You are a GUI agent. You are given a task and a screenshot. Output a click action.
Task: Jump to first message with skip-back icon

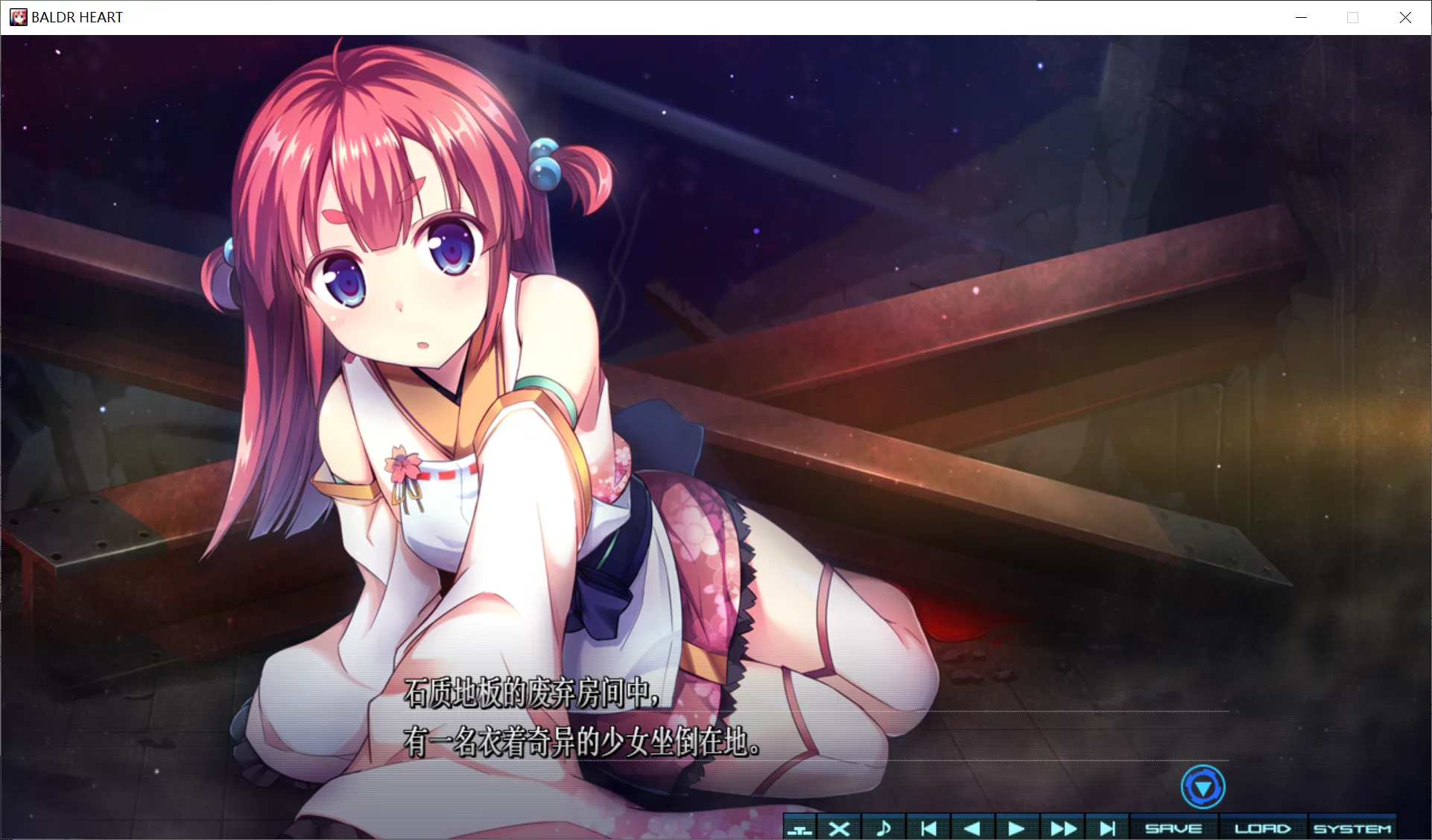(928, 827)
